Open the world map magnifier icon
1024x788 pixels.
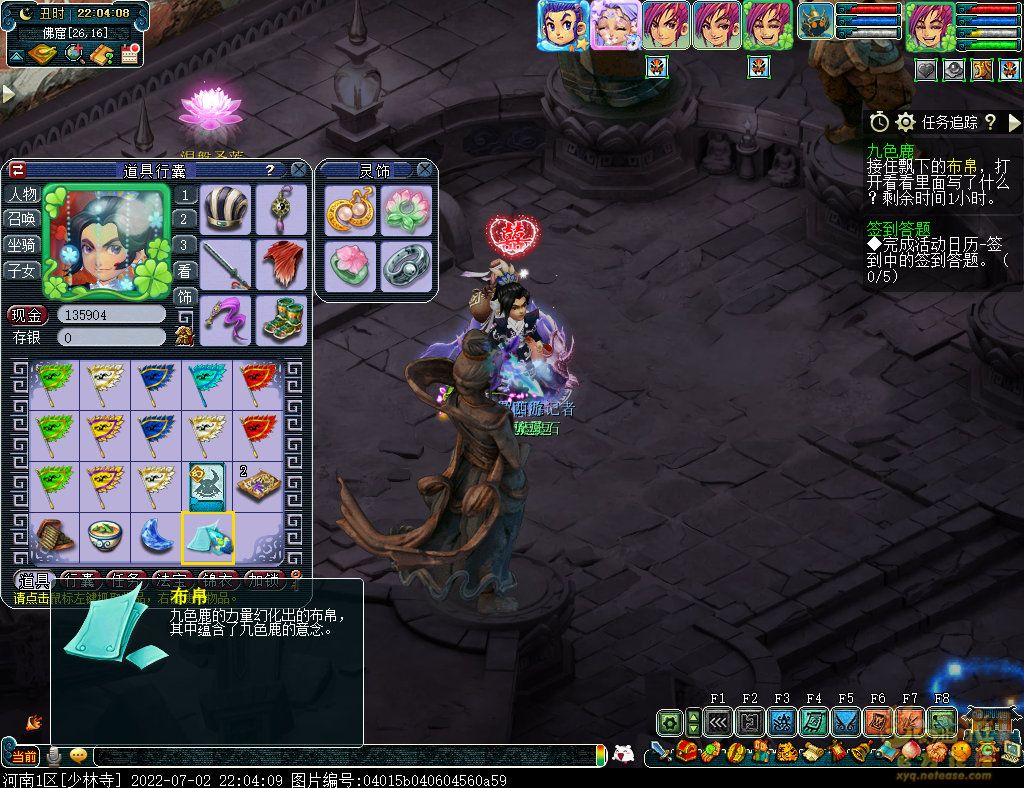pyautogui.click(x=74, y=54)
